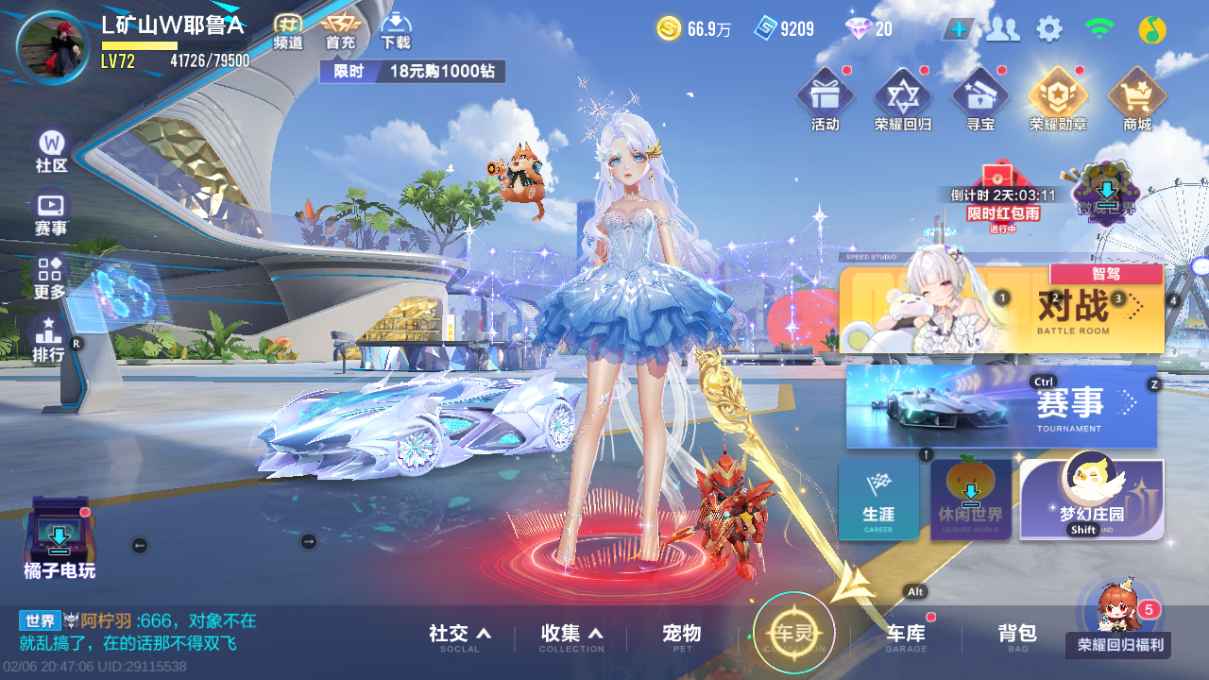This screenshot has height=680, width=1209.
Task: Expand the 收集 collection menu
Action: tap(572, 634)
